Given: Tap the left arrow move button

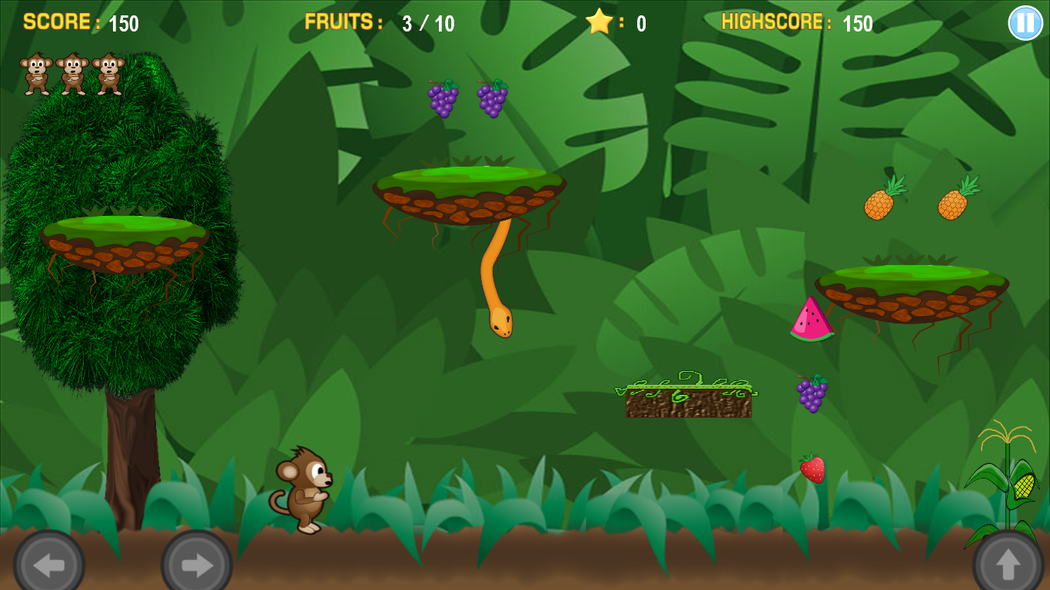Looking at the screenshot, I should click(48, 564).
